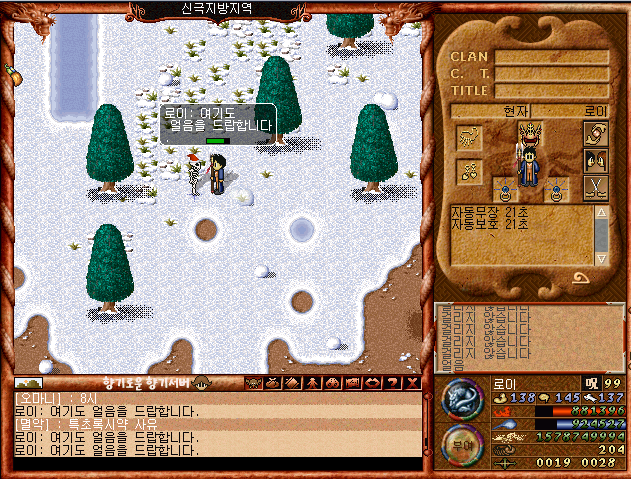
Task: Click the hand-grabbing icon in the character panel
Action: (x=596, y=133)
